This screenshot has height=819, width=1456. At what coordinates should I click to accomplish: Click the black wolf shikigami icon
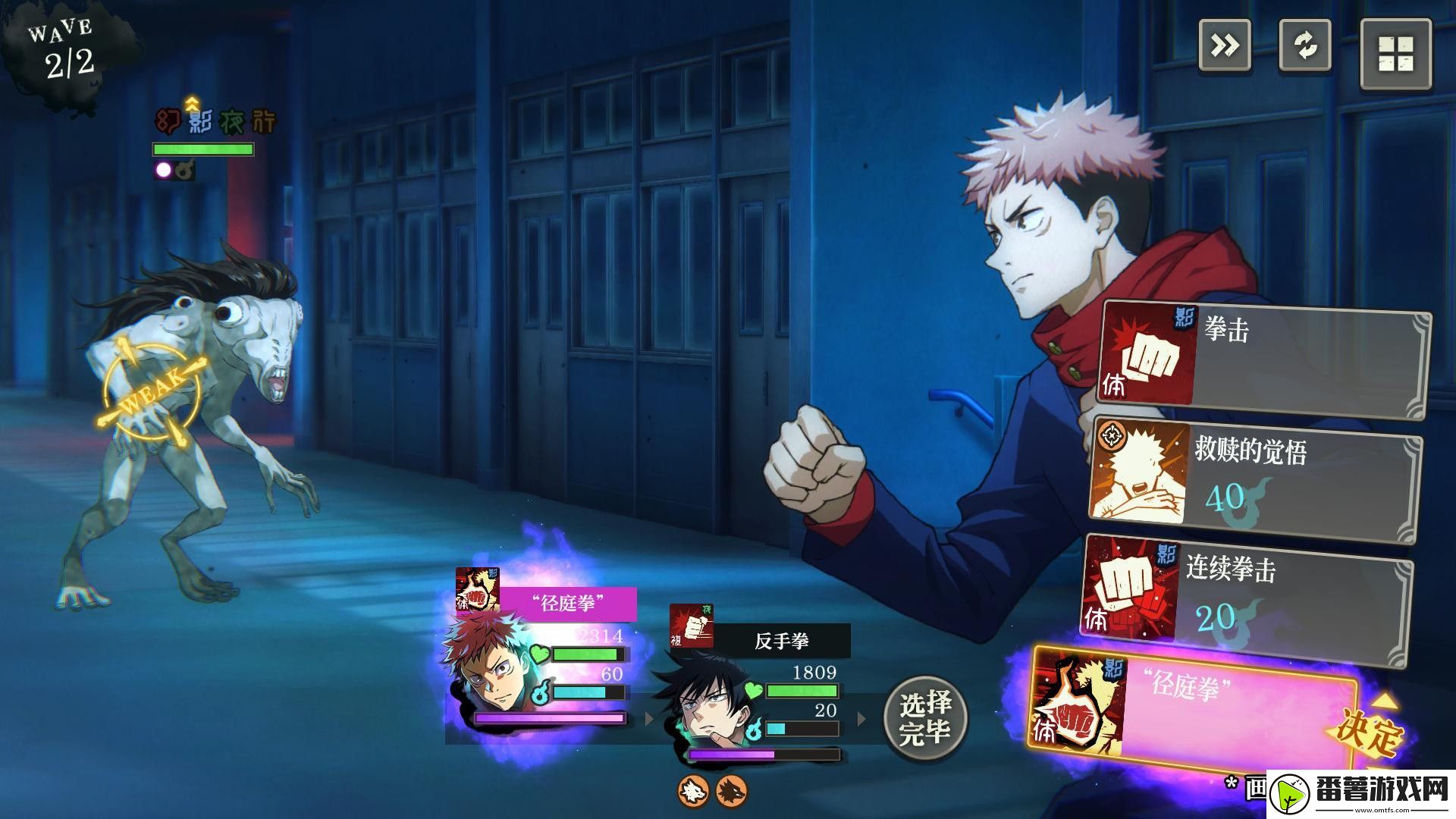[731, 790]
